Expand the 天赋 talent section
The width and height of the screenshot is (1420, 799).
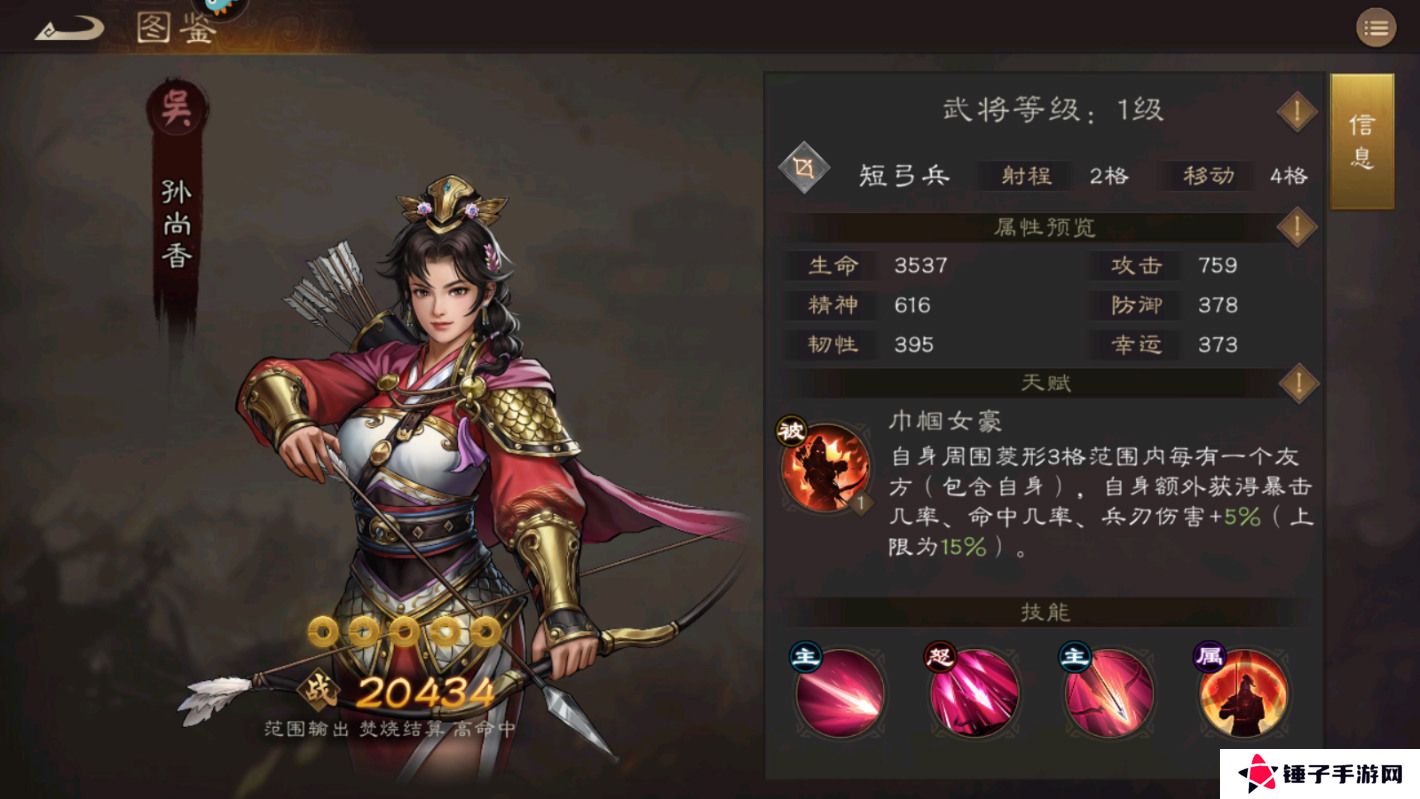[1297, 383]
